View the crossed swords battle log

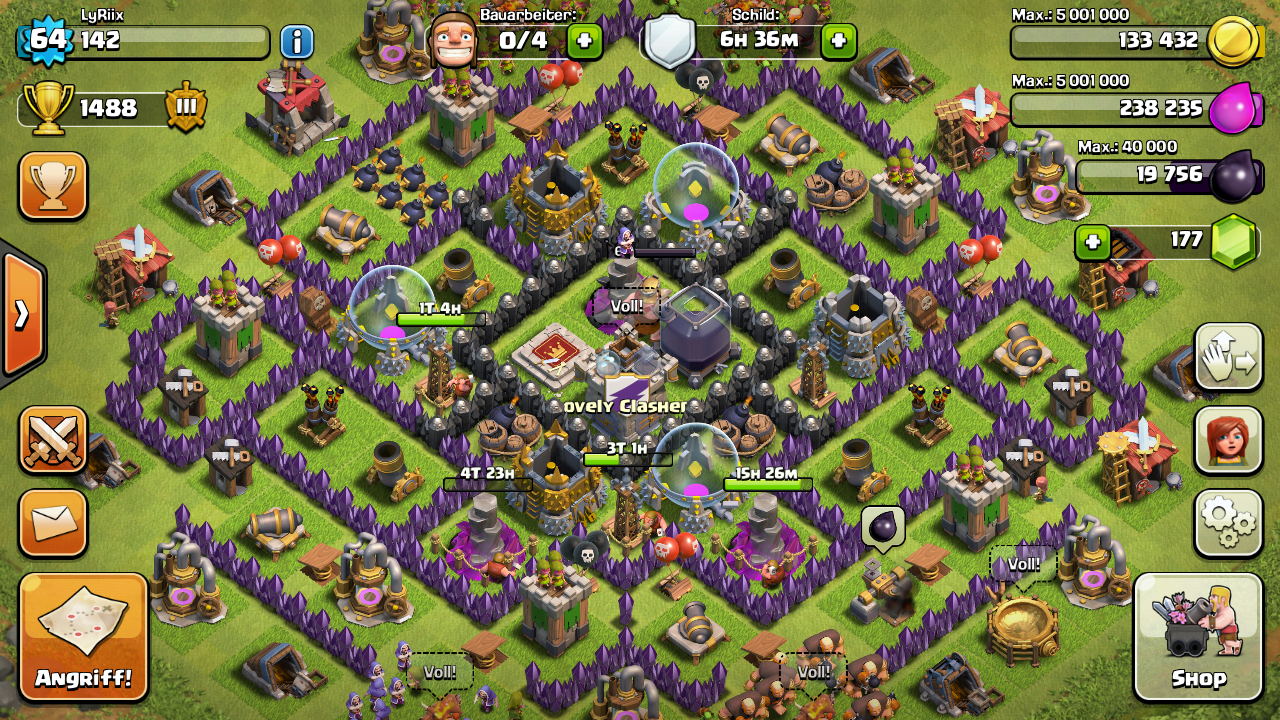coord(52,440)
